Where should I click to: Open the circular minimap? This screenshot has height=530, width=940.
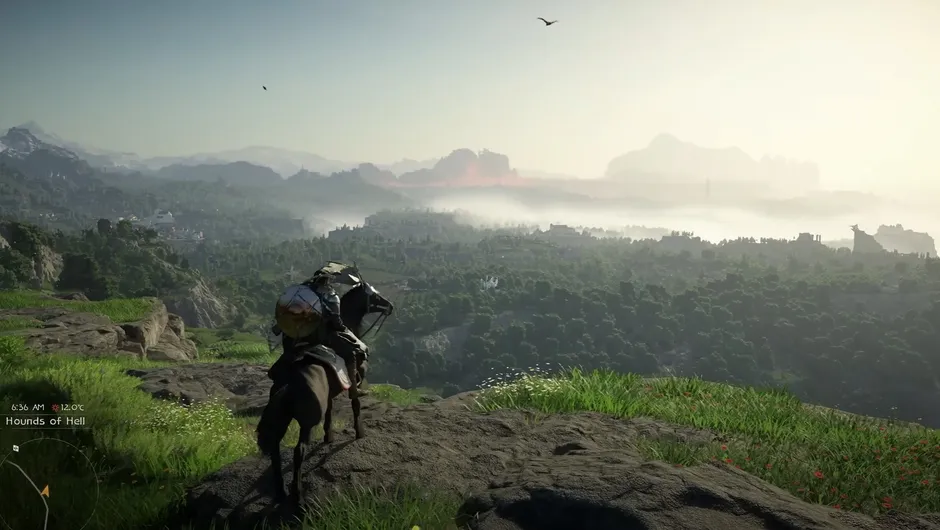[x=45, y=488]
